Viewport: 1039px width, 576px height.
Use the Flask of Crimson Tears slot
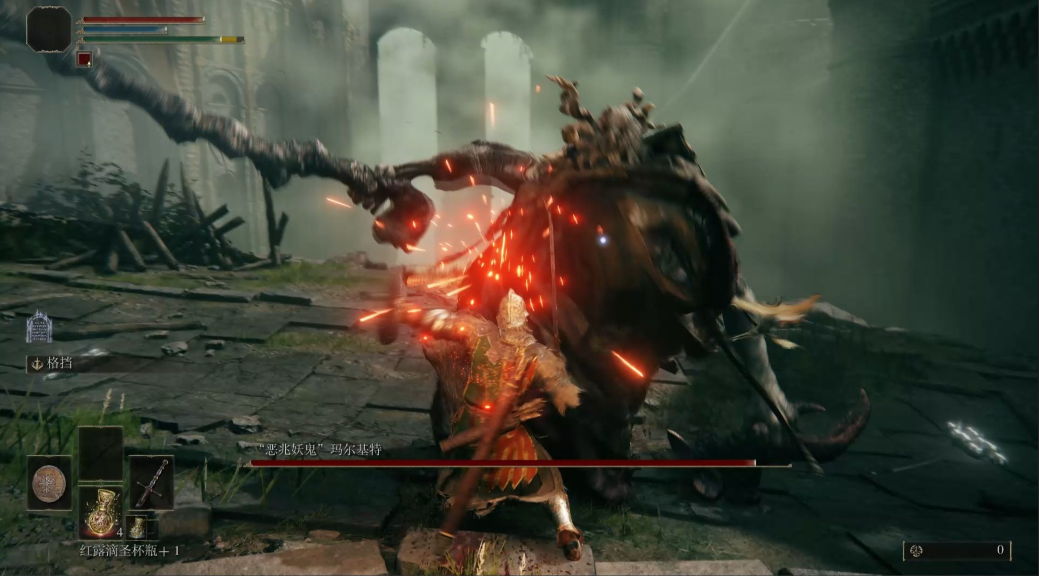[100, 512]
